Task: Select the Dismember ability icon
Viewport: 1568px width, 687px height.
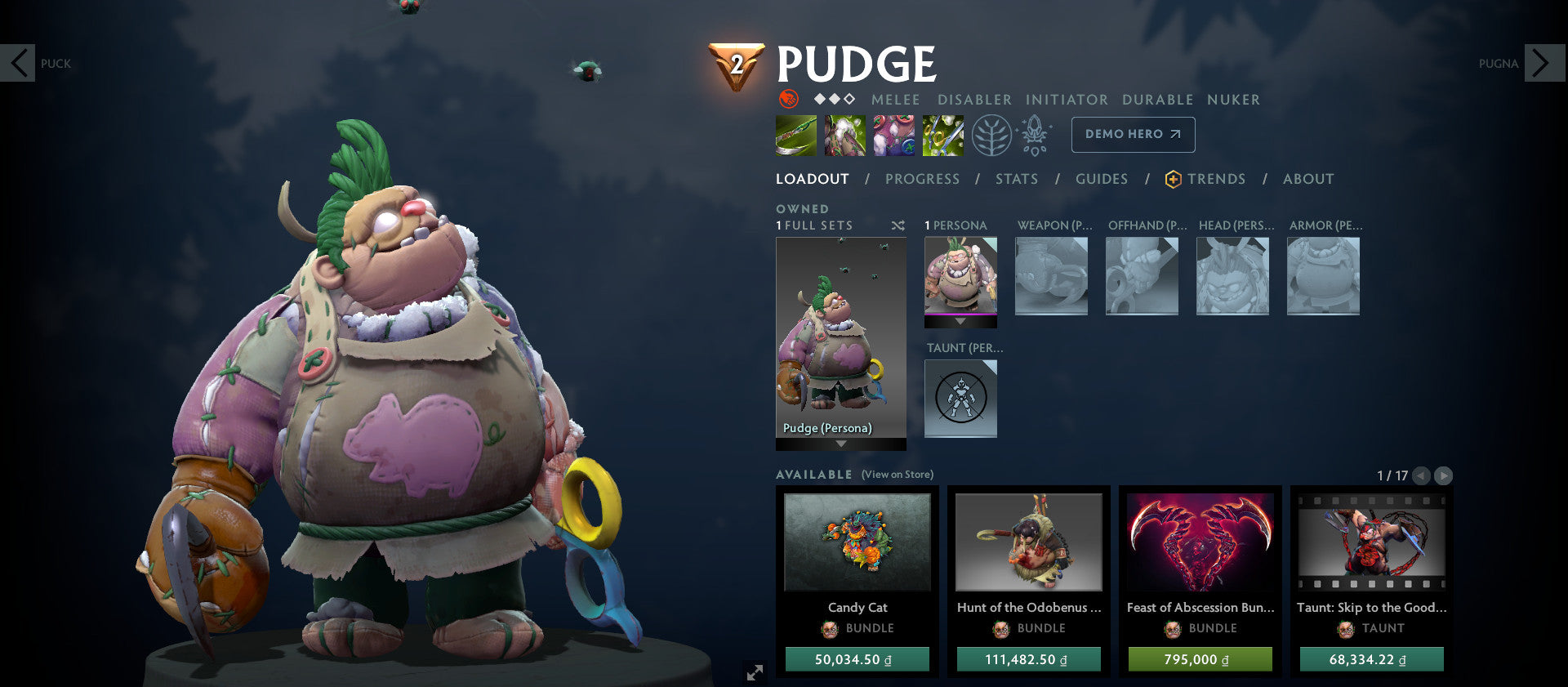Action: point(942,136)
